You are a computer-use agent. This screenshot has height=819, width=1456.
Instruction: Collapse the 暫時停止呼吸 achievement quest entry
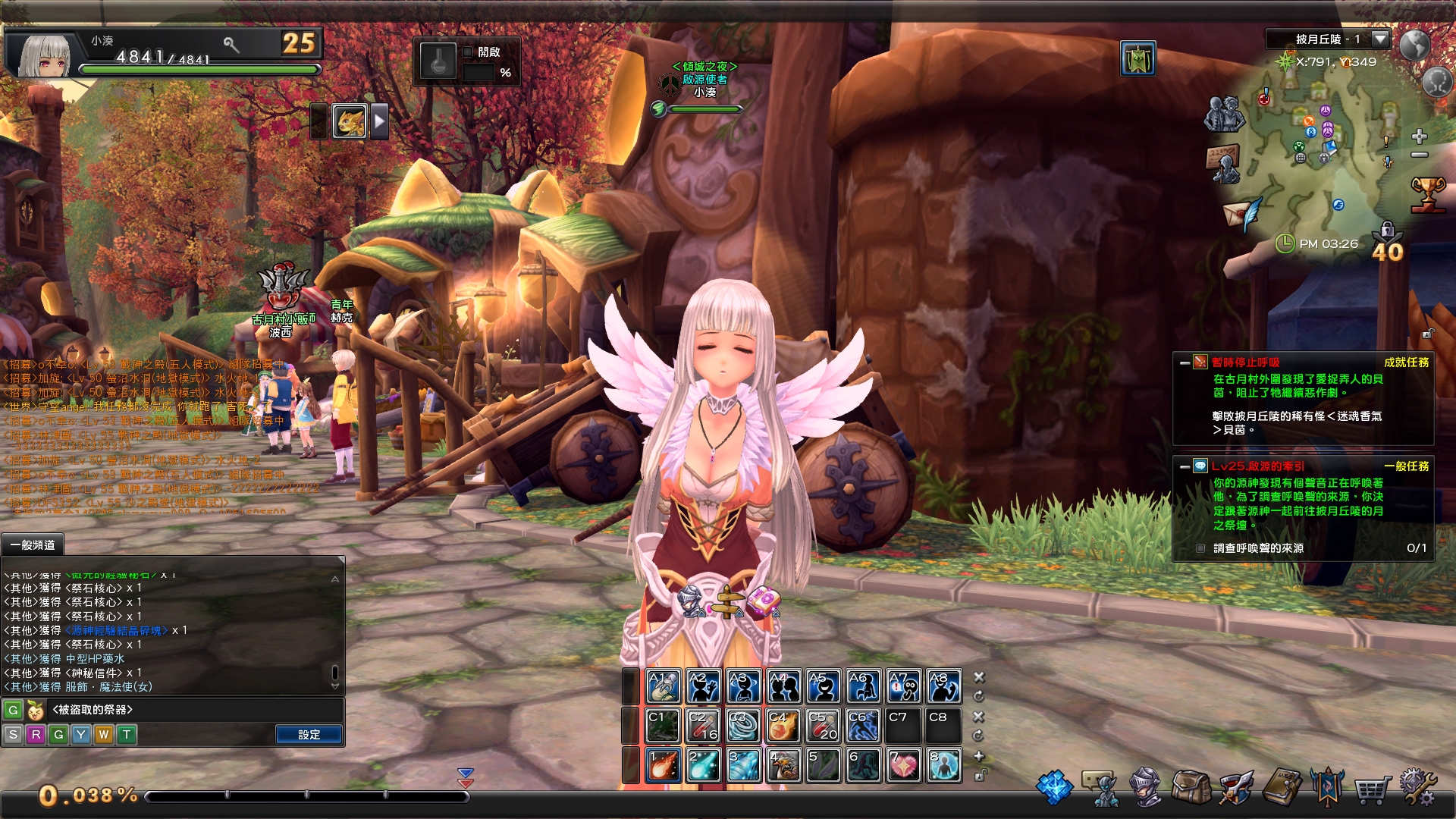pos(1184,363)
